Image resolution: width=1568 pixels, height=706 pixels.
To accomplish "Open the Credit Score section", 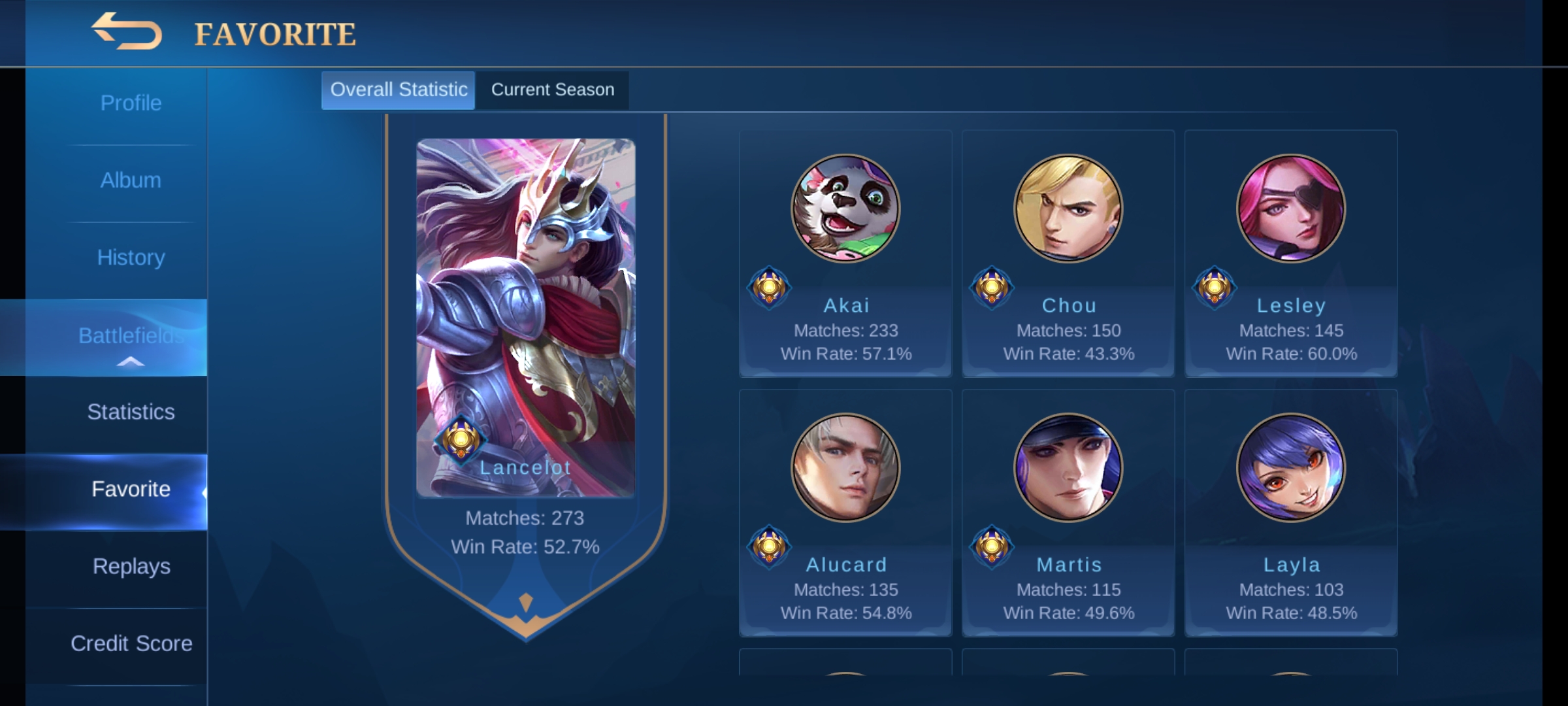I will coord(130,644).
